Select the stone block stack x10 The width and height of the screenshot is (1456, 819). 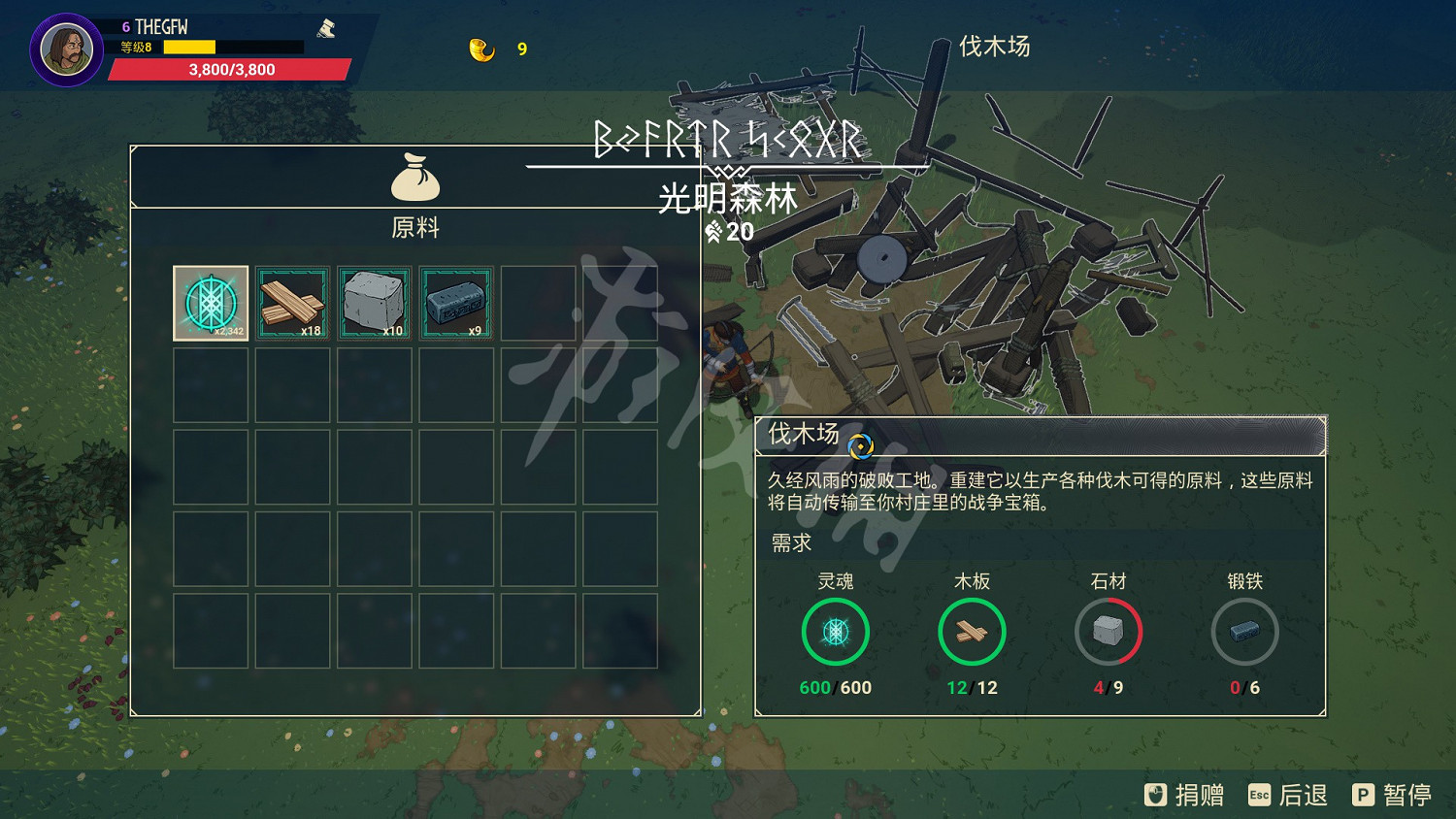click(374, 303)
